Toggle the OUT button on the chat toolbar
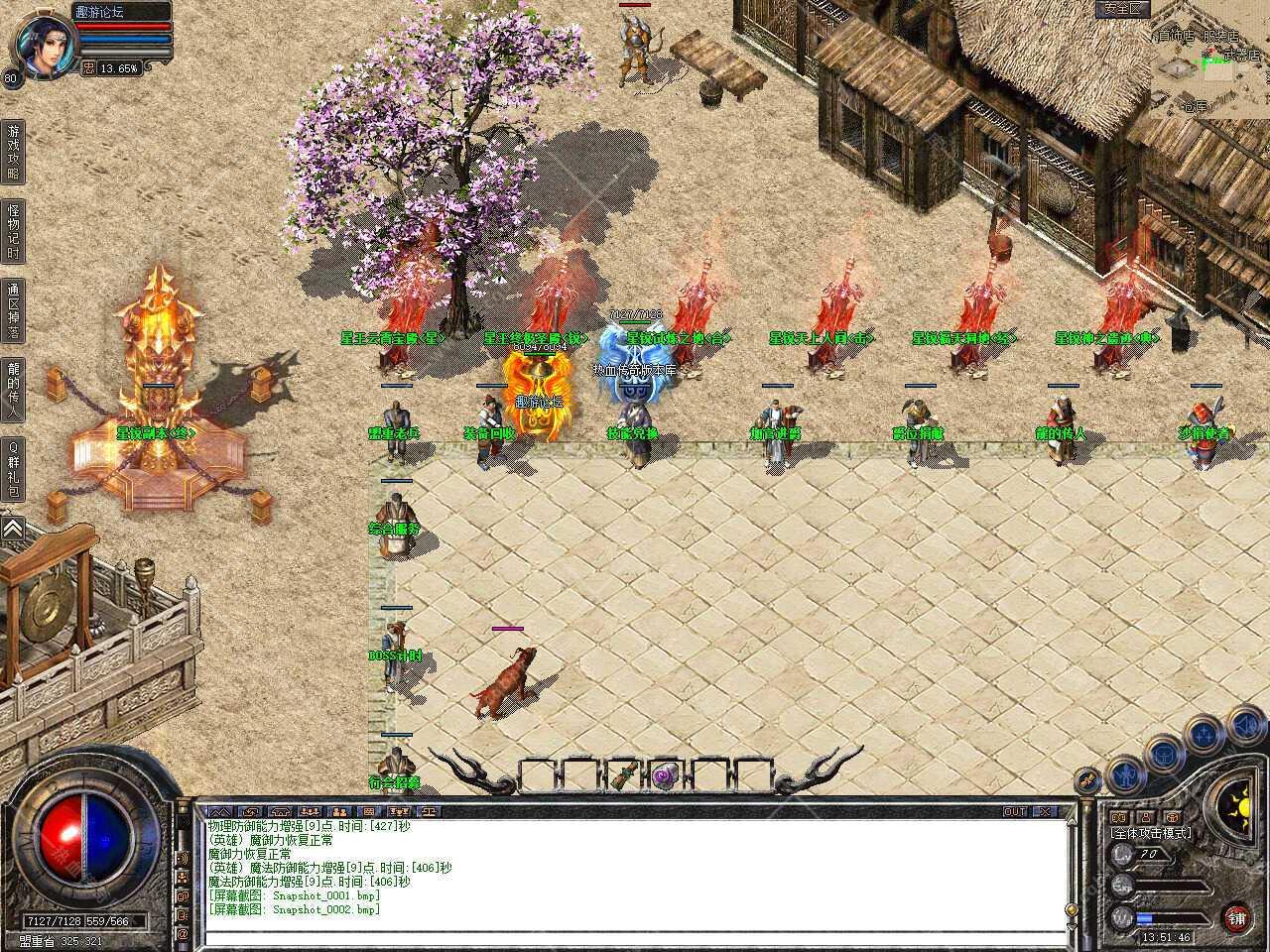 tap(1014, 810)
